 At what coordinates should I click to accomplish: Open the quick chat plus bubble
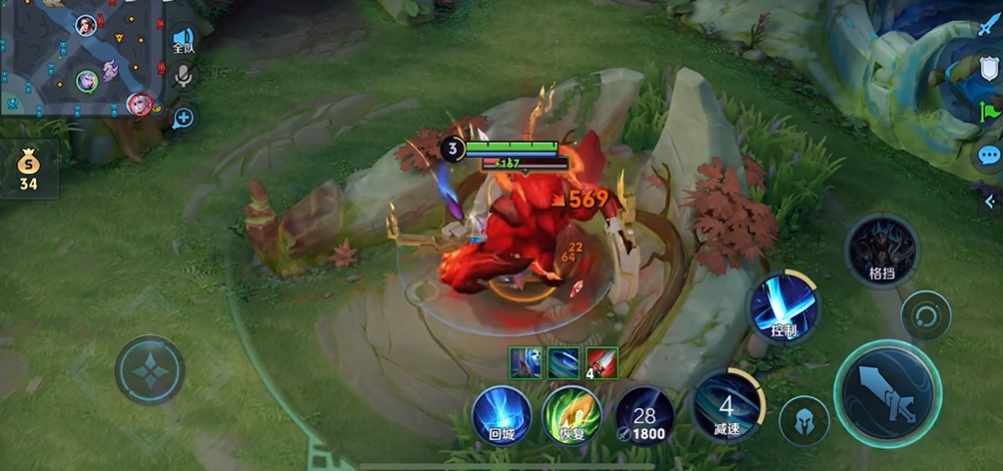[x=183, y=118]
